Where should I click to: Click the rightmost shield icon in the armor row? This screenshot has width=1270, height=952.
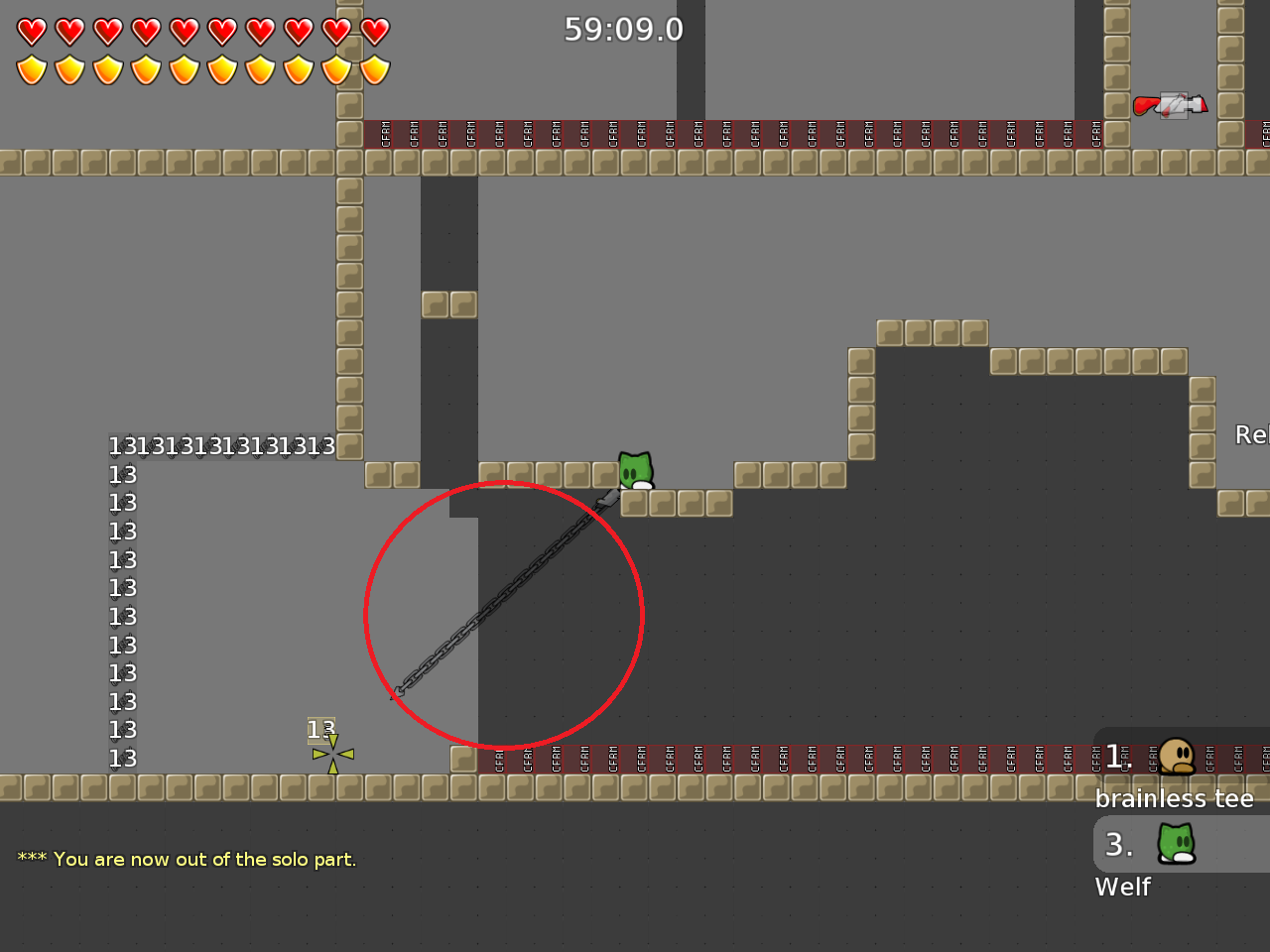point(374,68)
